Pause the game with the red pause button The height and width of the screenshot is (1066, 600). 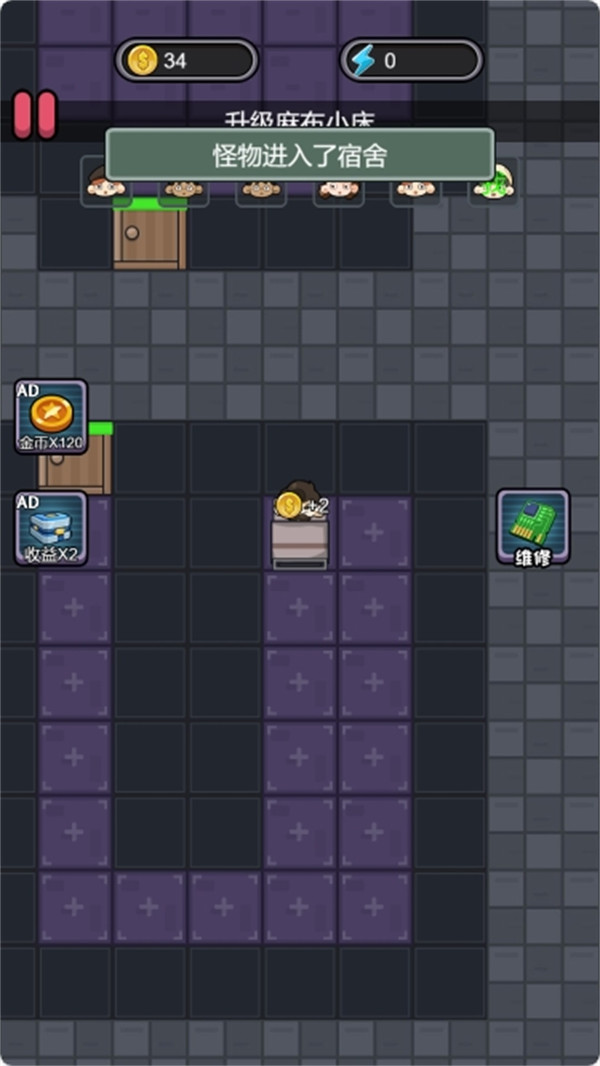[34, 115]
